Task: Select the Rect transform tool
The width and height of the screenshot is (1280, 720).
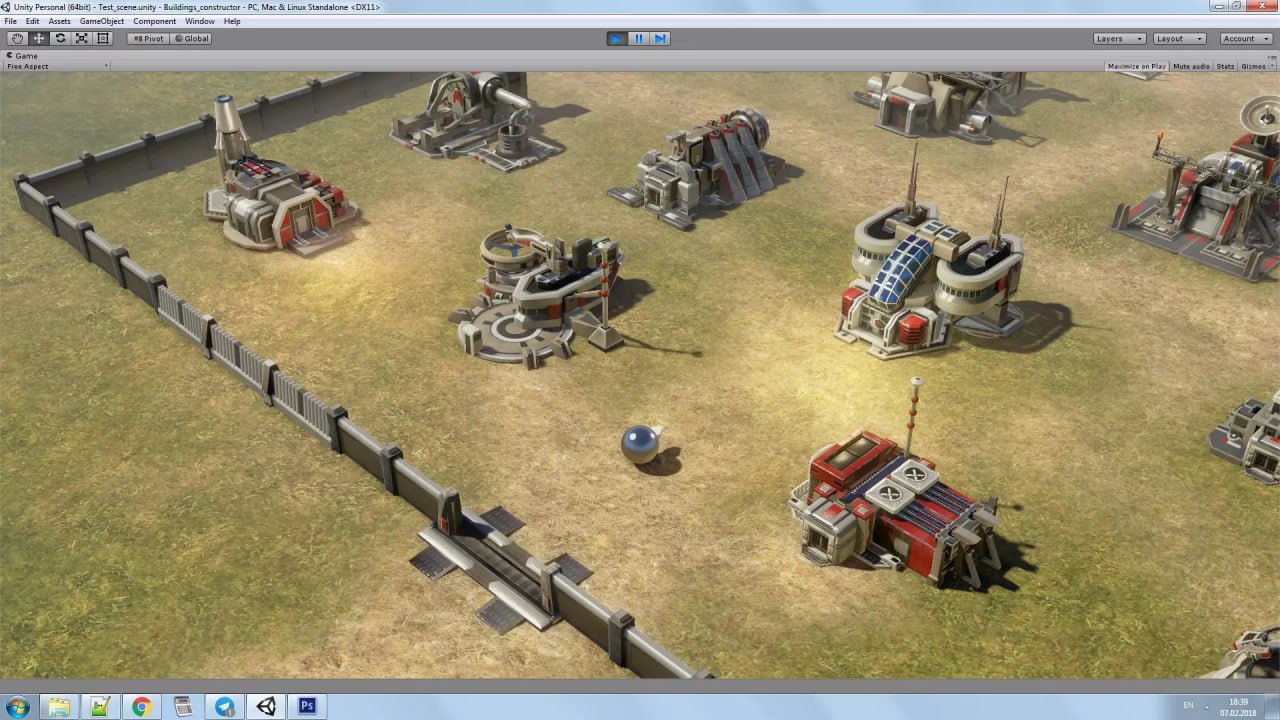Action: (103, 38)
